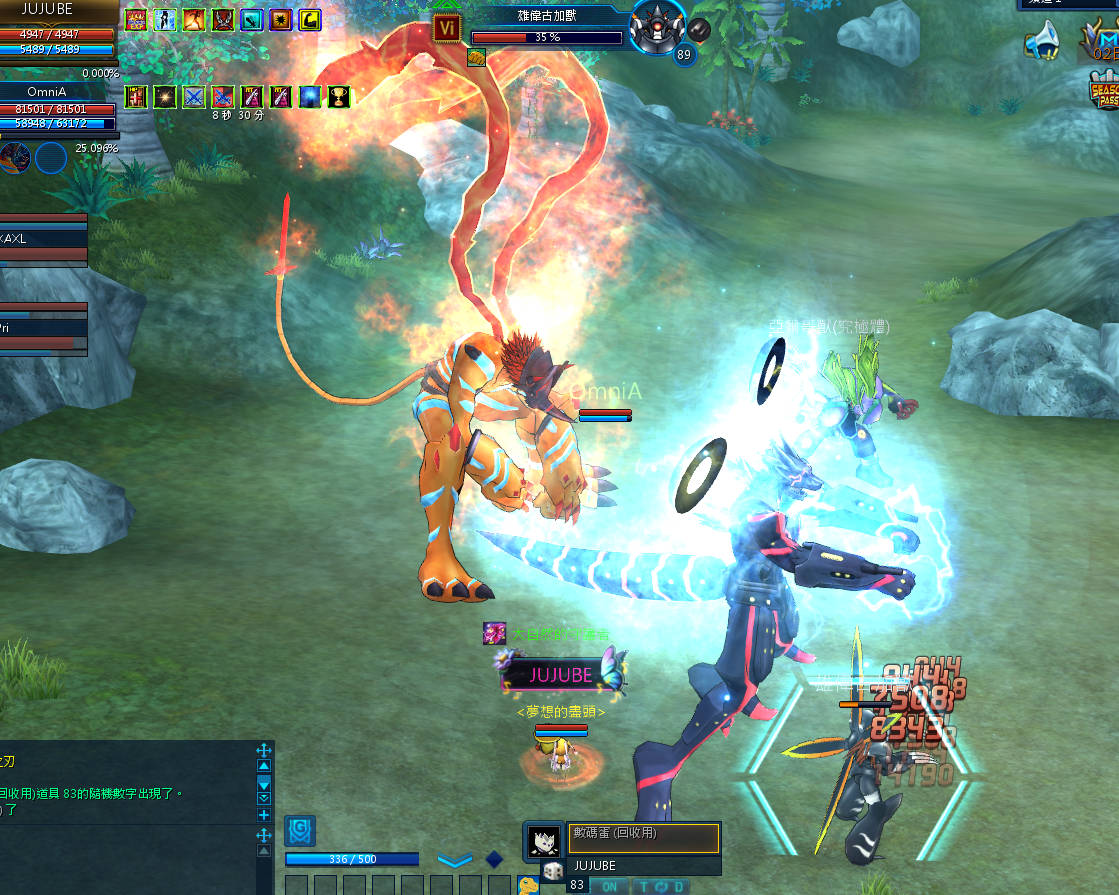Open the megaphone announcement icon
1119x895 pixels.
[x=1042, y=41]
